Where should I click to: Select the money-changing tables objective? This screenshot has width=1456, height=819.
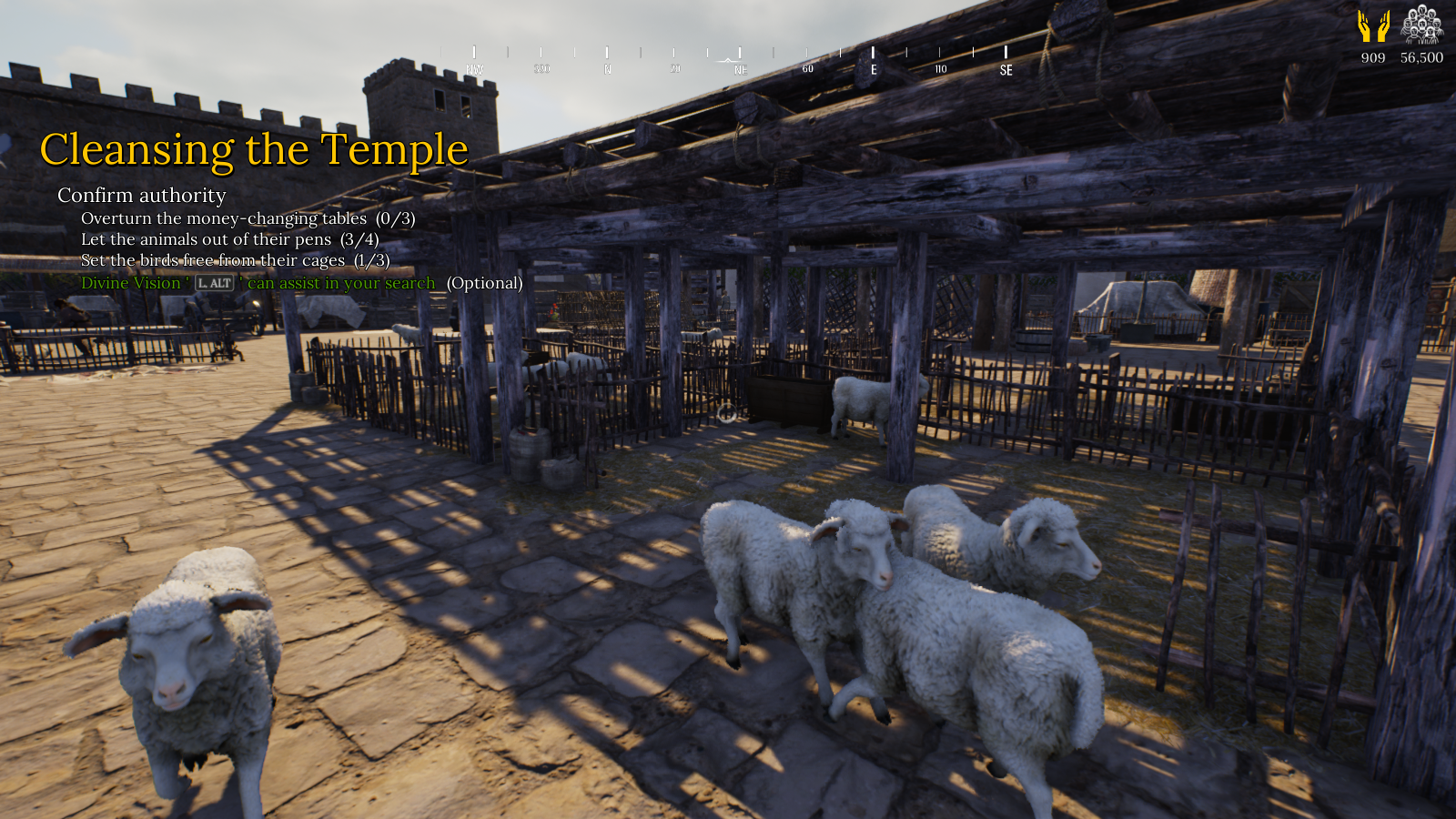click(x=248, y=218)
